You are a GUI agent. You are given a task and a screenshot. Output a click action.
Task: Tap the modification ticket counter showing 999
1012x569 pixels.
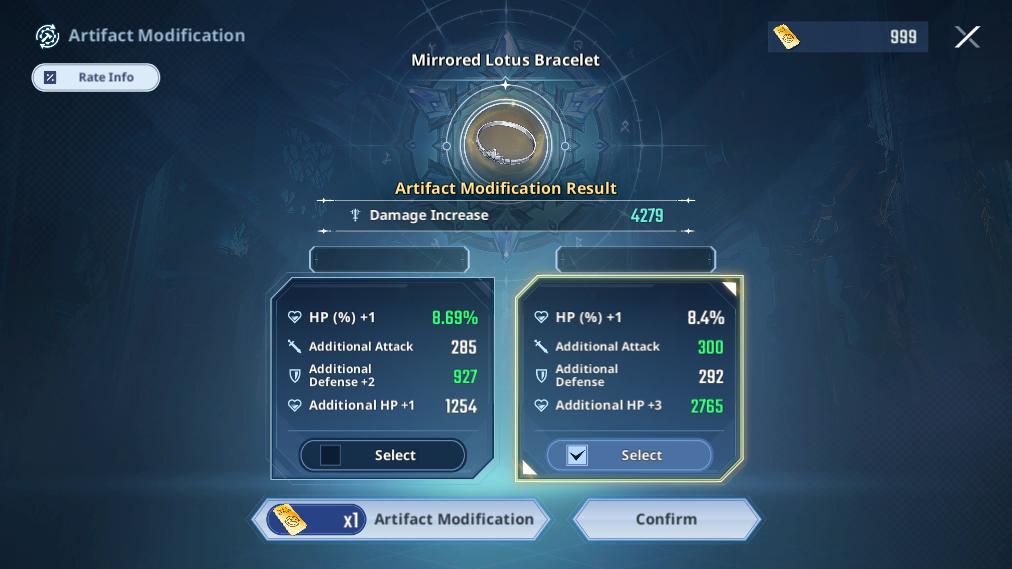[x=848, y=37]
